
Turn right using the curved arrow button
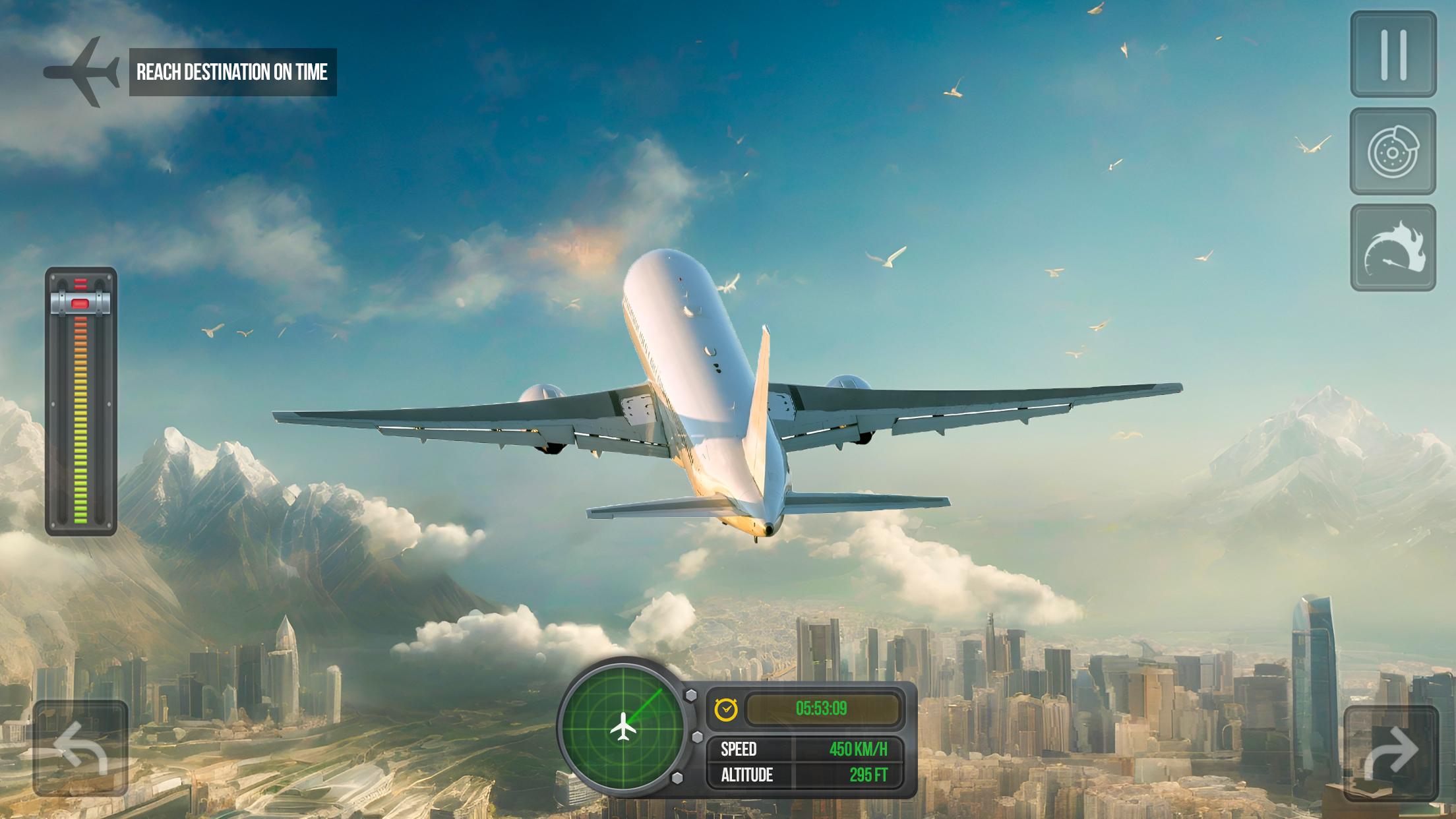(x=1391, y=752)
